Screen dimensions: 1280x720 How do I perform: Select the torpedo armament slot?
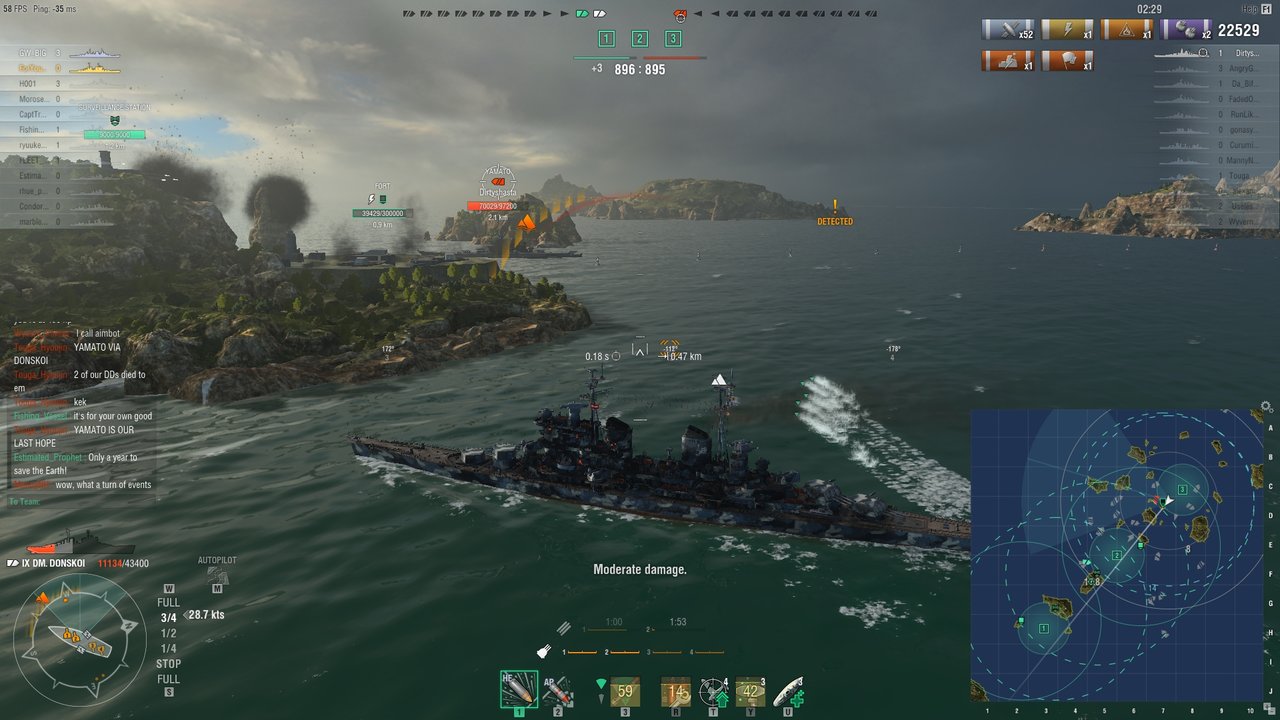point(625,691)
